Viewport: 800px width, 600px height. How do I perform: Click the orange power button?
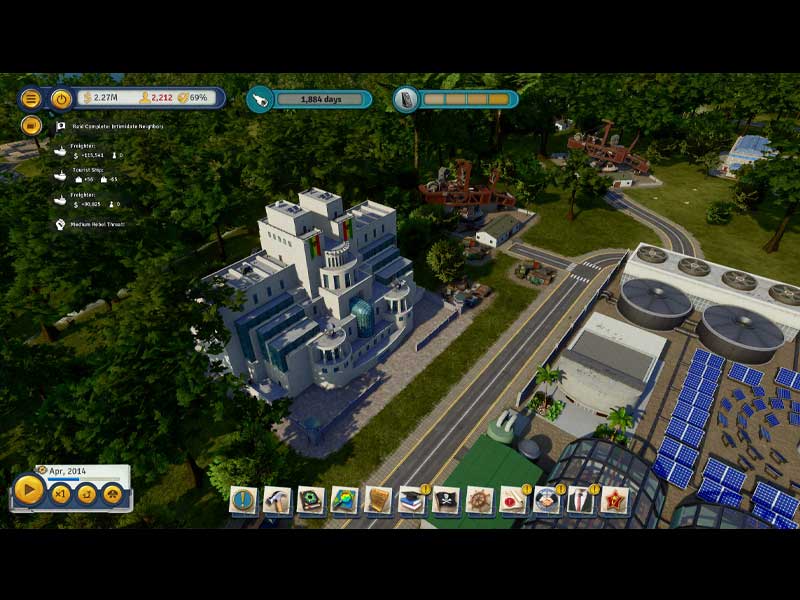(x=61, y=98)
